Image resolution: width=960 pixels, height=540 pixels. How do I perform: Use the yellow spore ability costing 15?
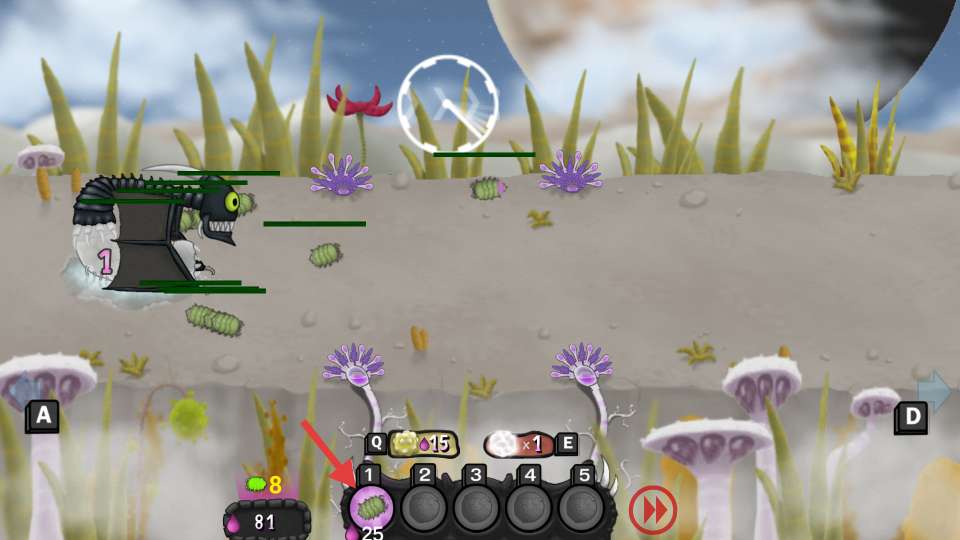(x=421, y=443)
